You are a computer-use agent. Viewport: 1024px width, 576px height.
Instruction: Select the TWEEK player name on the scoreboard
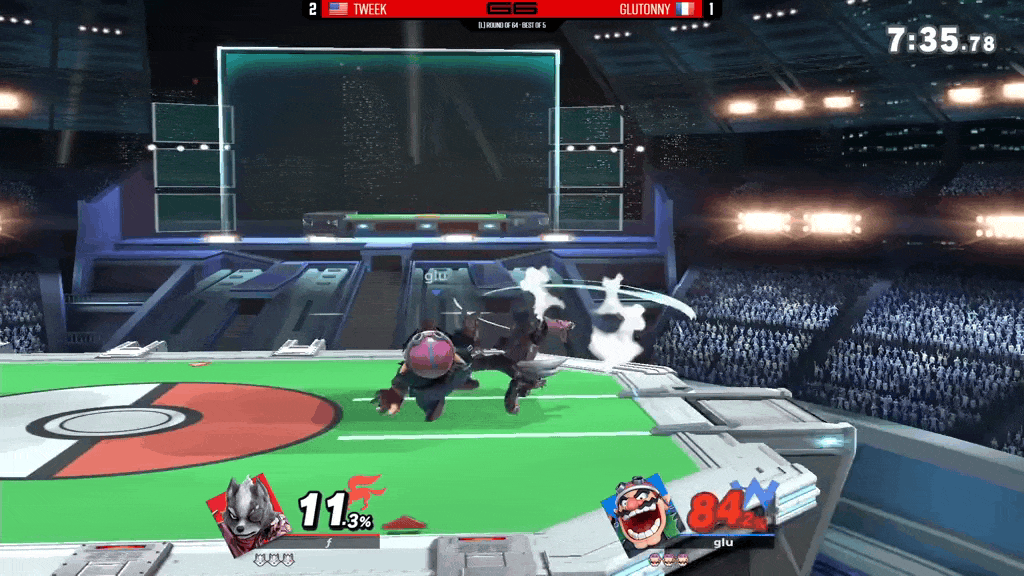[x=370, y=9]
